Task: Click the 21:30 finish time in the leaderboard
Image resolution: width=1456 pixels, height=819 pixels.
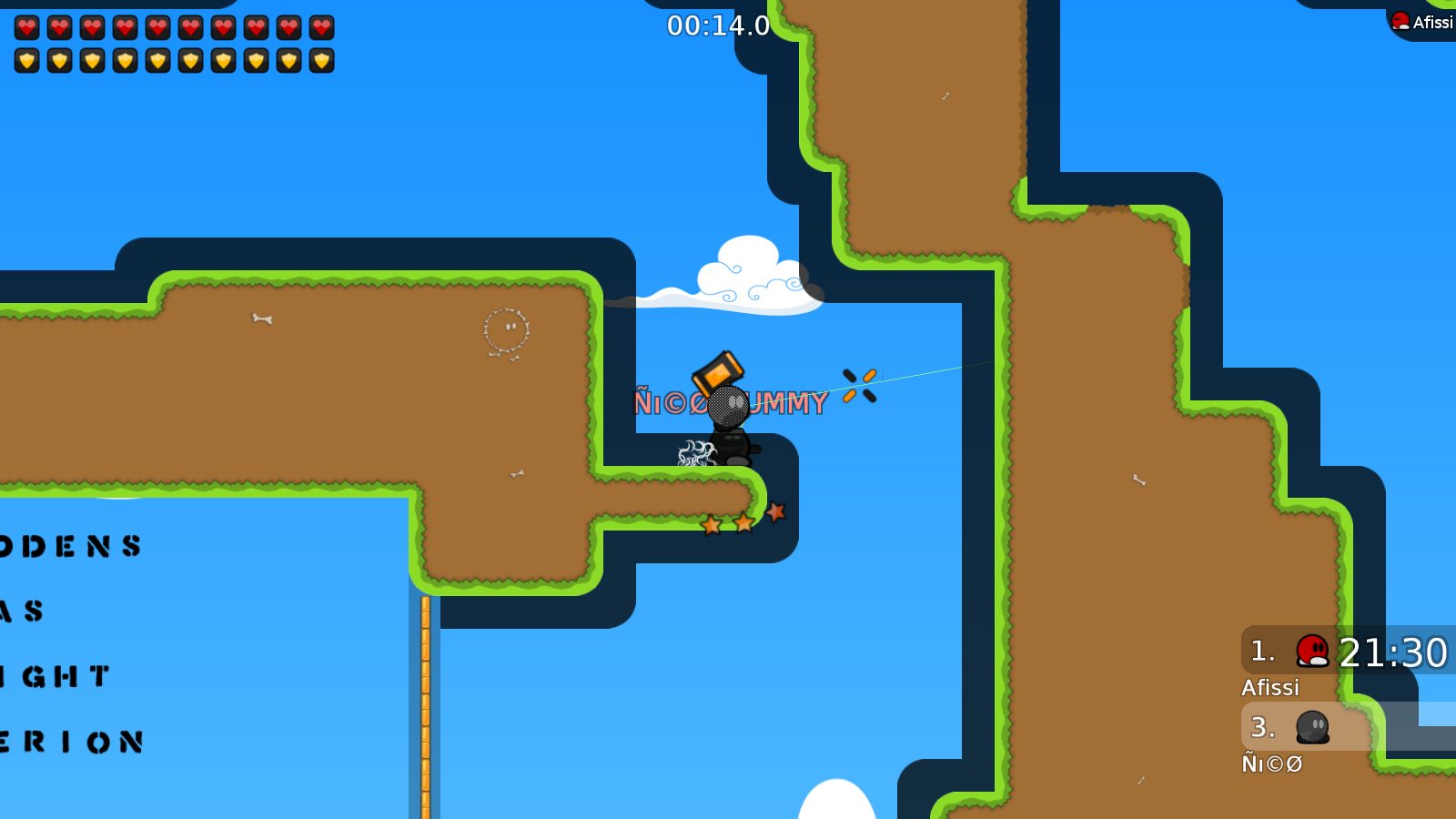Action: coord(1393,652)
